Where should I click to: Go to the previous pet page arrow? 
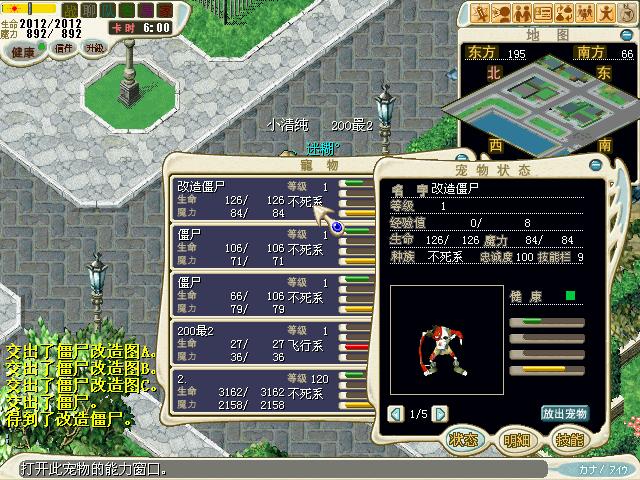pos(395,414)
